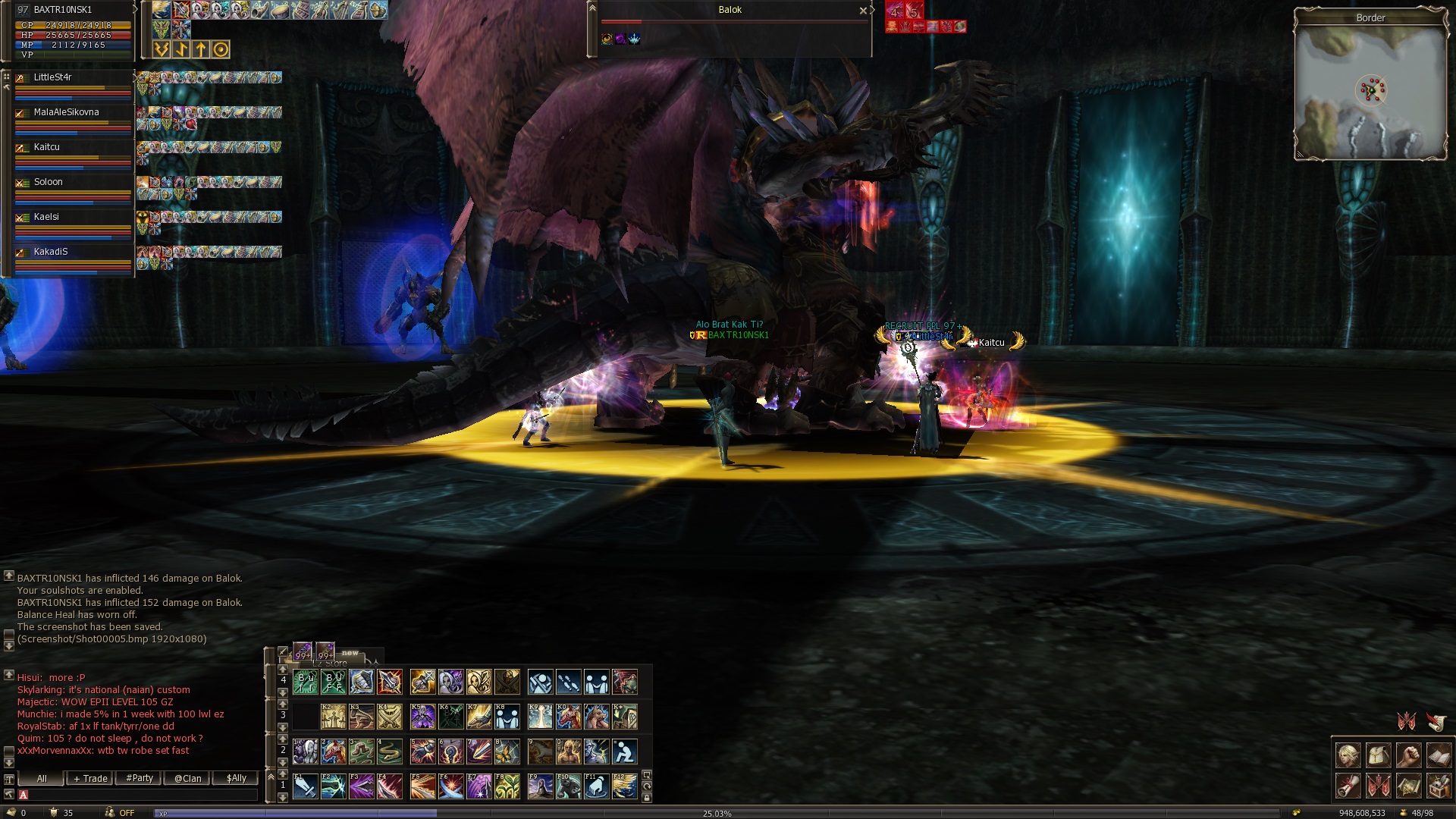
Task: Open the inventory bag icon
Action: 1378,756
